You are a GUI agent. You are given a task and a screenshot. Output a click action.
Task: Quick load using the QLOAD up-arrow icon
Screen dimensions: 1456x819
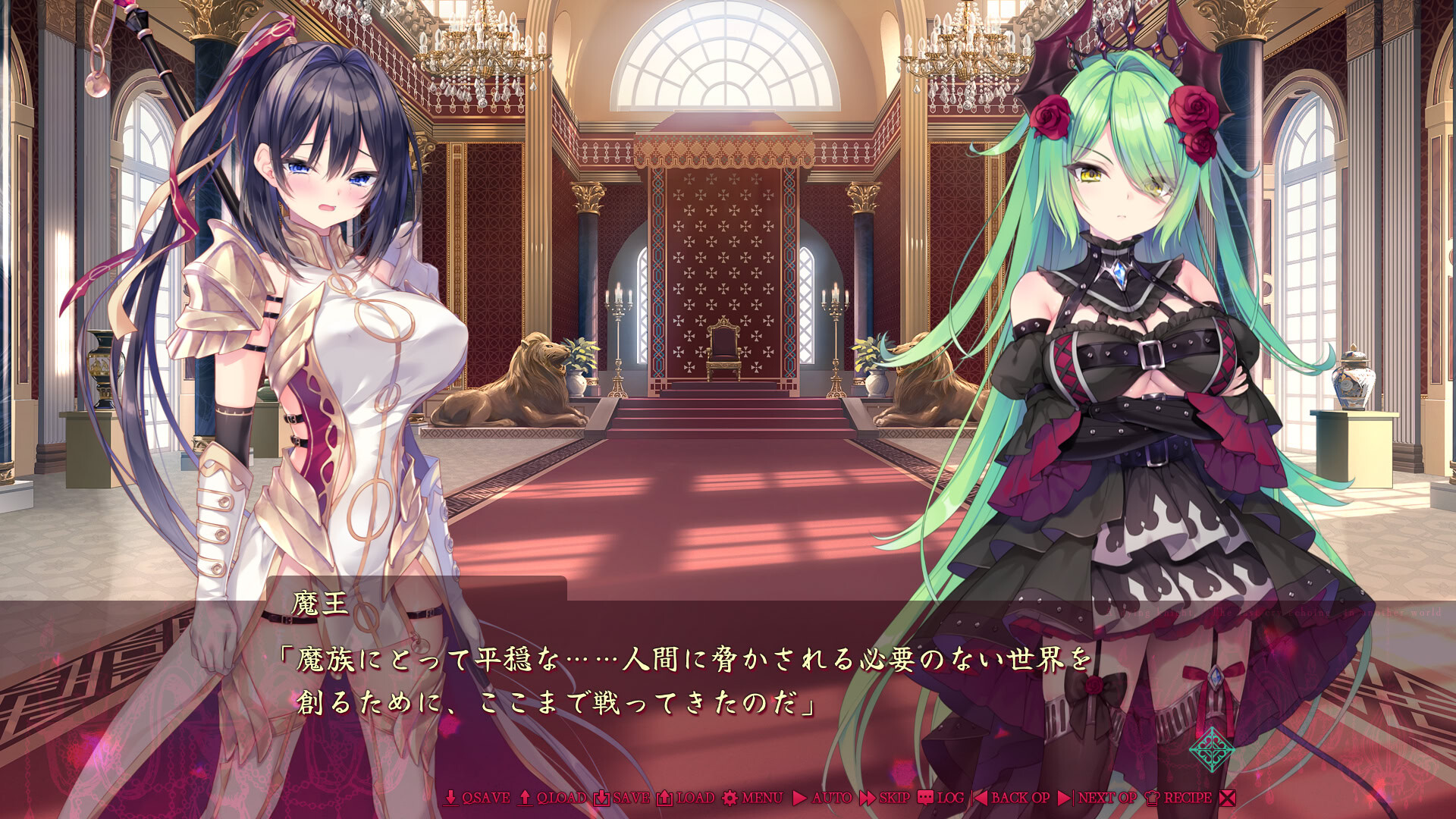point(524,798)
